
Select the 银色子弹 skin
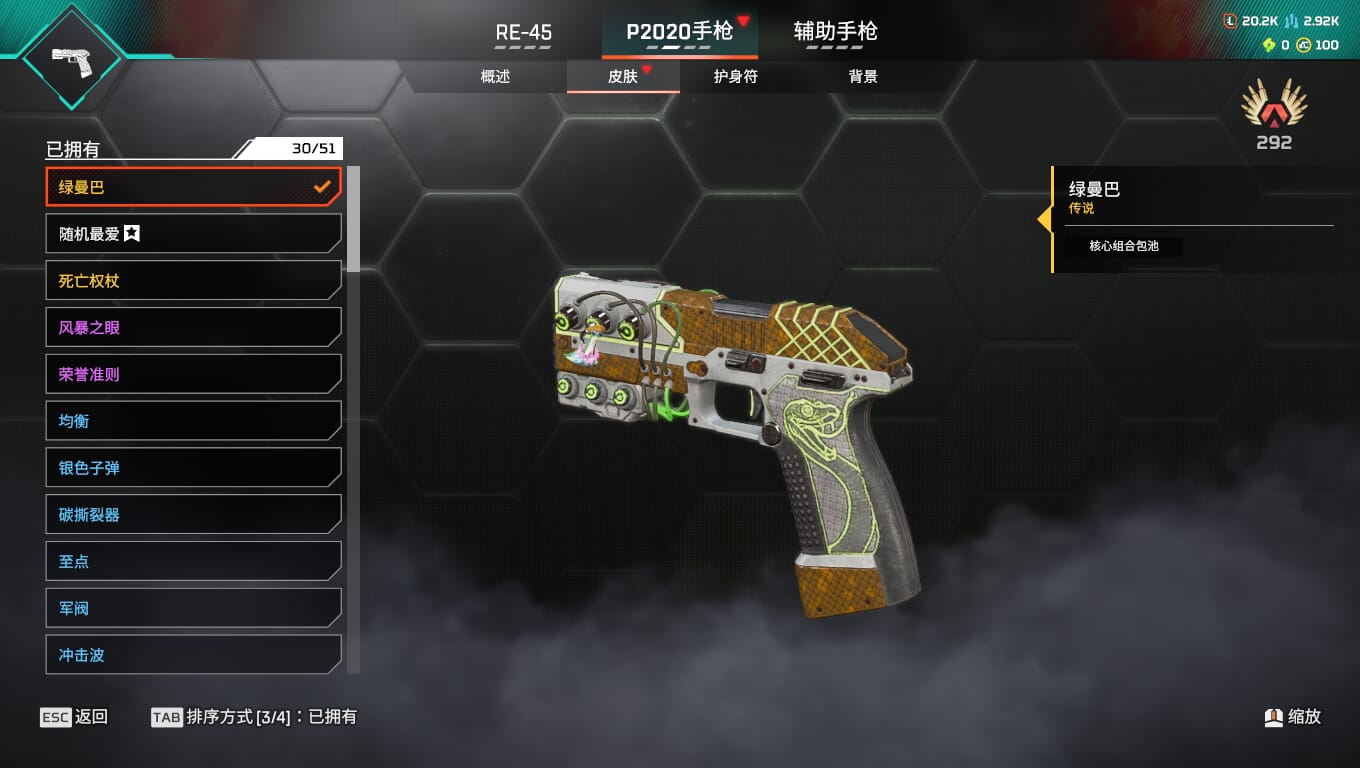click(193, 468)
